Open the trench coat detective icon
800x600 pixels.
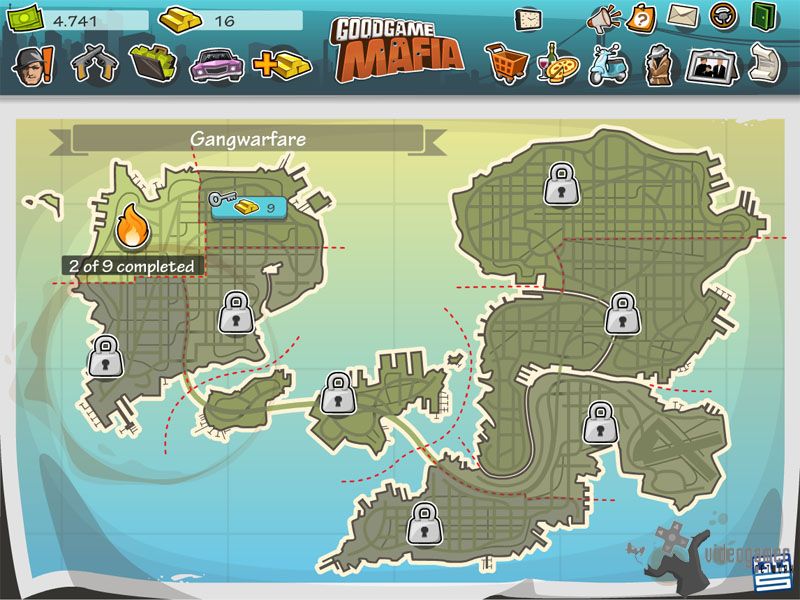(657, 65)
